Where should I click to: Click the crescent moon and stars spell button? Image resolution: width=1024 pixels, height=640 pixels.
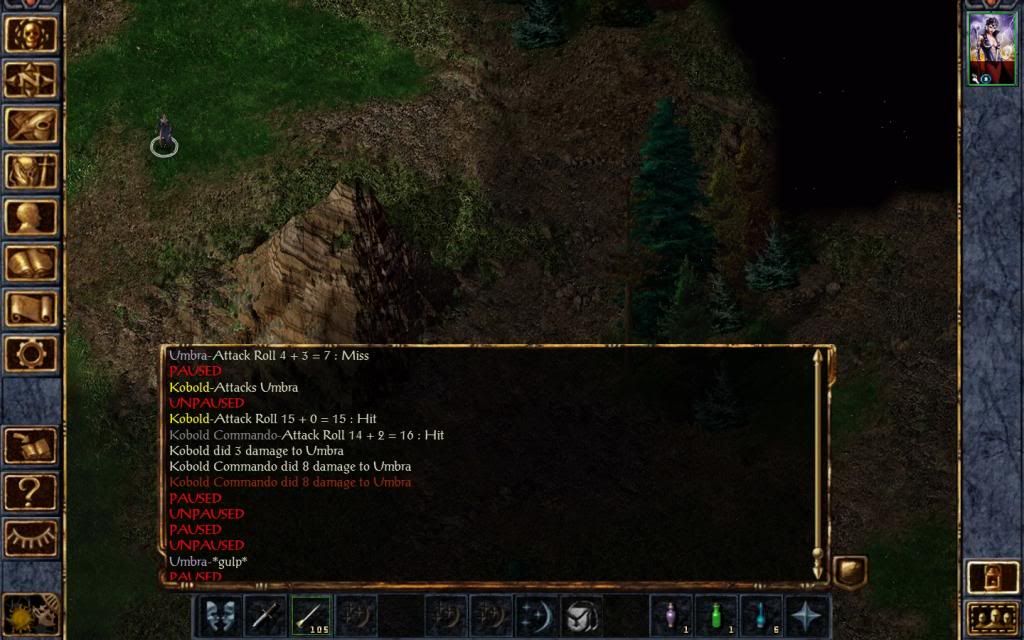coord(535,615)
